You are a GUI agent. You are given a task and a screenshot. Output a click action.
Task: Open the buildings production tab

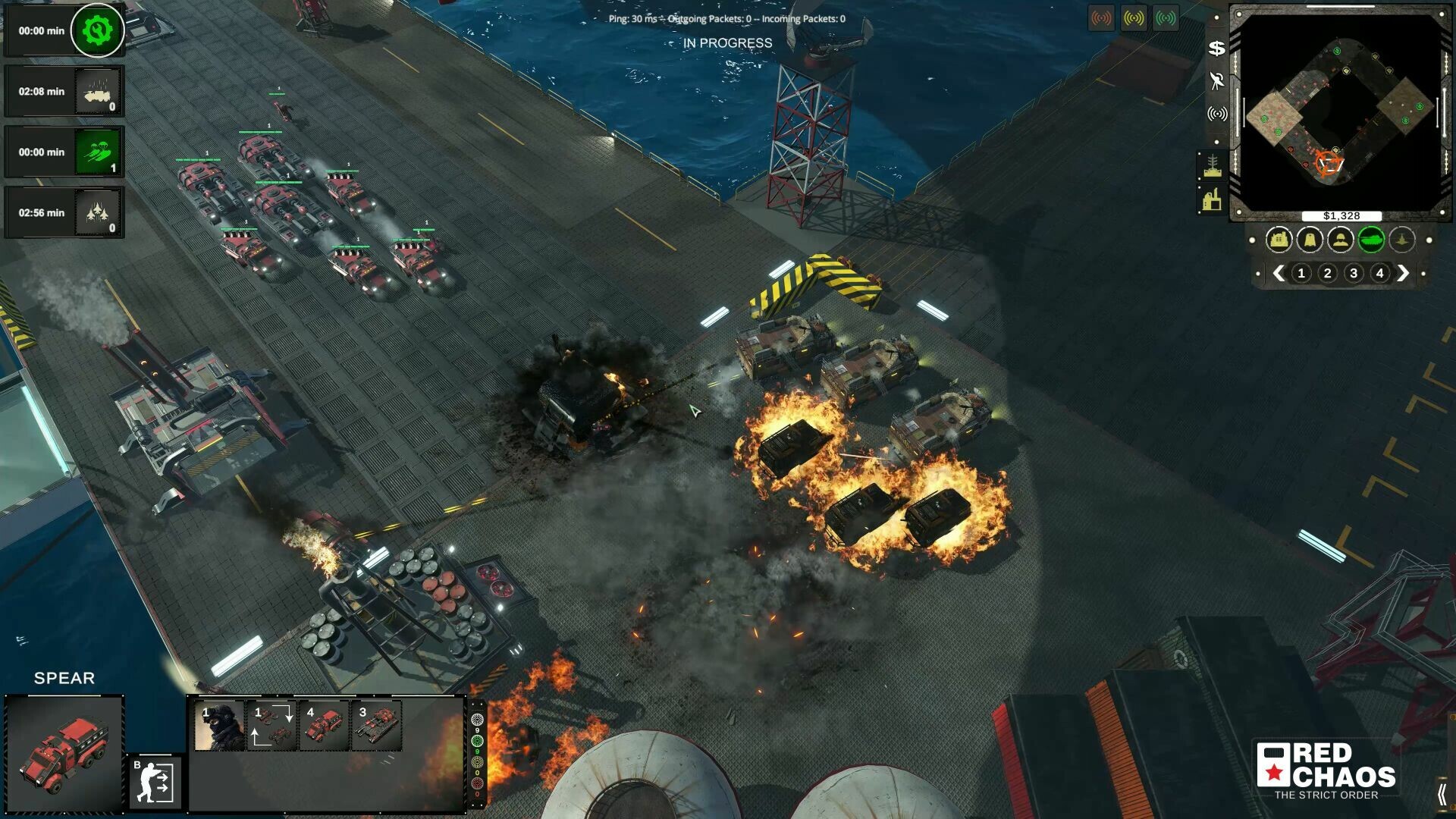coord(1279,240)
